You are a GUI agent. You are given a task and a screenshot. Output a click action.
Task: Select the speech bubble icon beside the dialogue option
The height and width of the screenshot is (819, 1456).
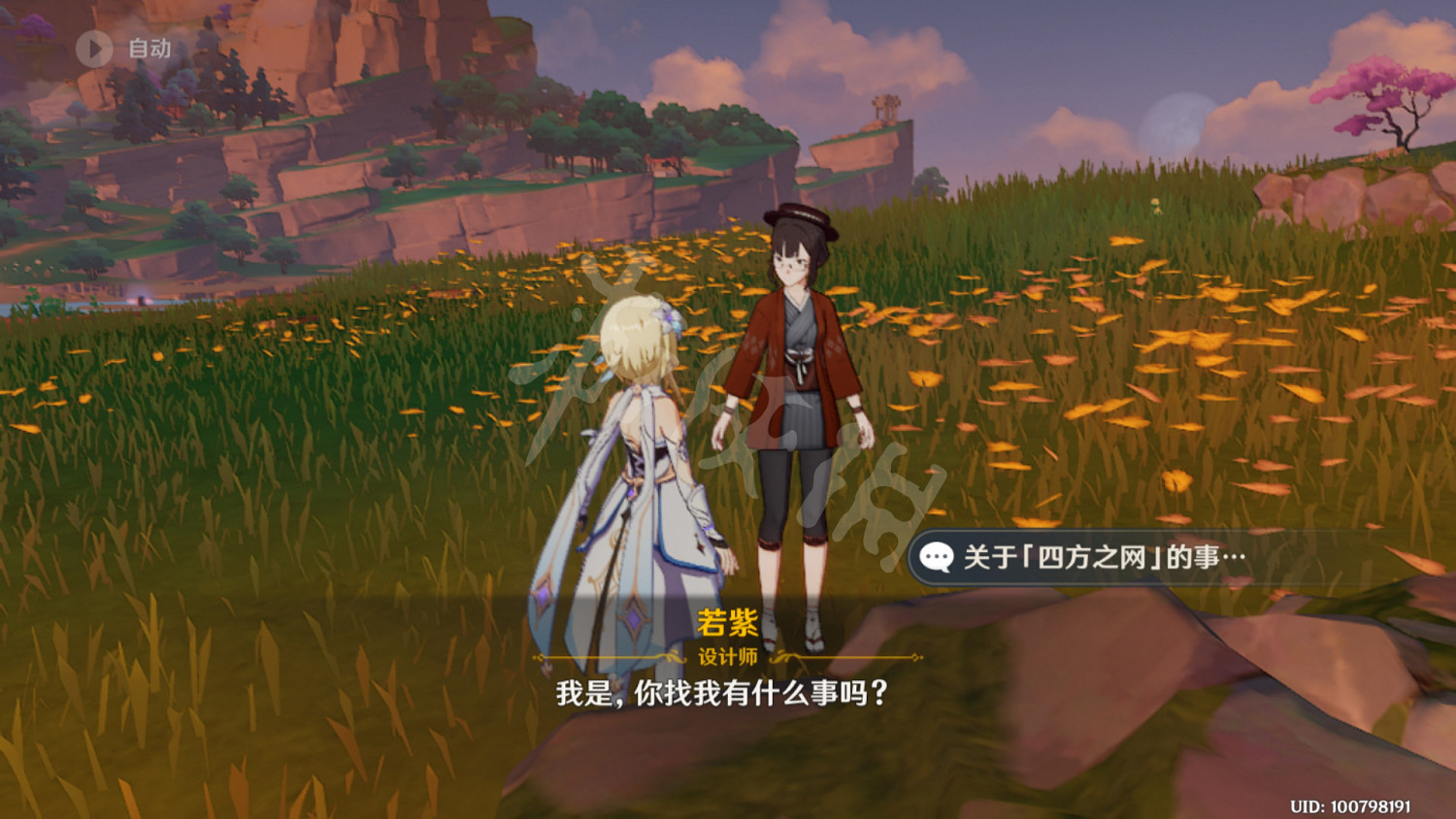point(935,556)
